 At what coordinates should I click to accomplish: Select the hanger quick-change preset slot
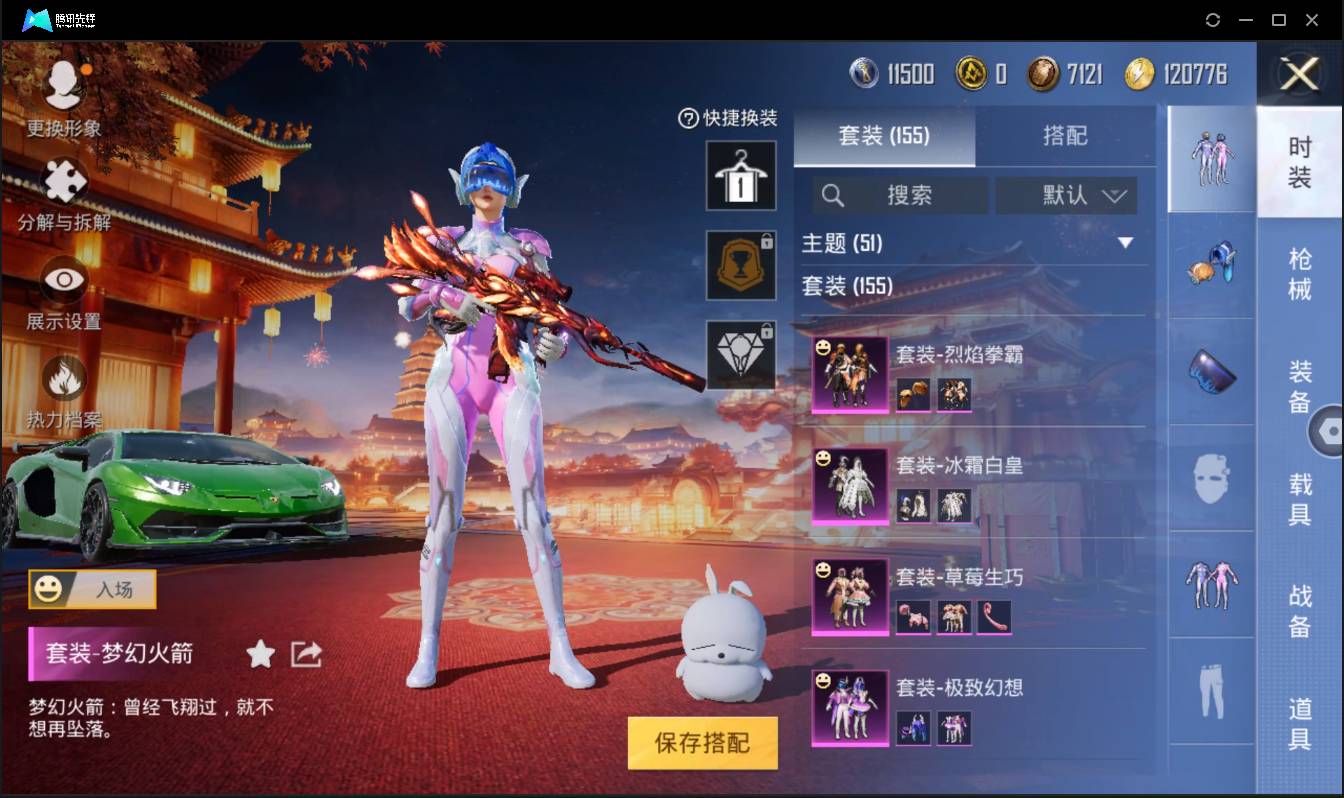coord(741,177)
